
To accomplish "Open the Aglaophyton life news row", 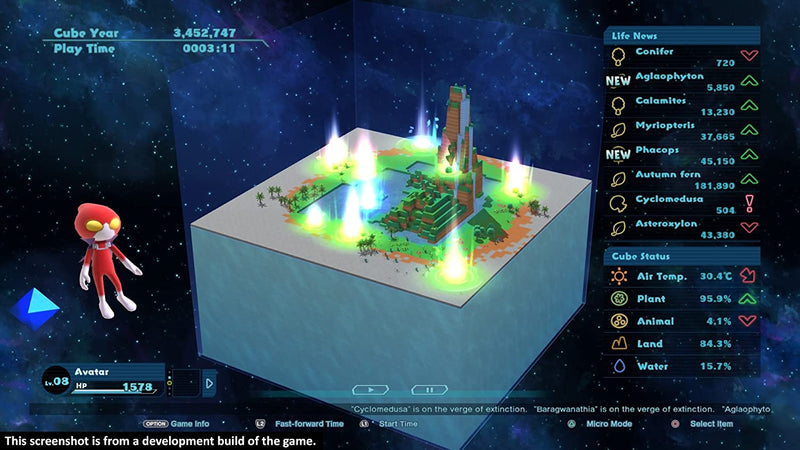I will [x=680, y=81].
